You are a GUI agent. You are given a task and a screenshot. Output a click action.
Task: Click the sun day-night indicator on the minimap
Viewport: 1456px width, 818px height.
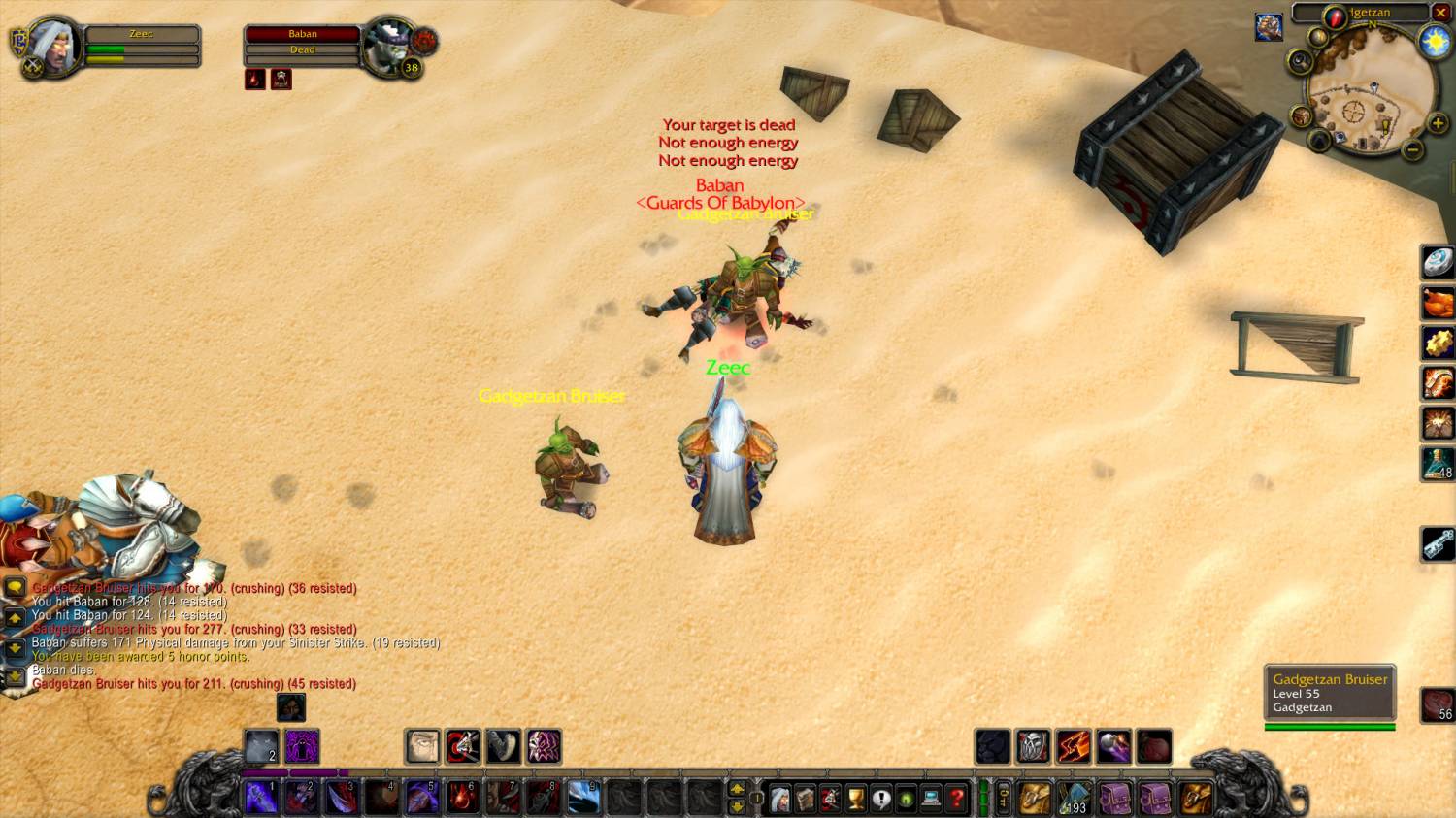(x=1434, y=41)
